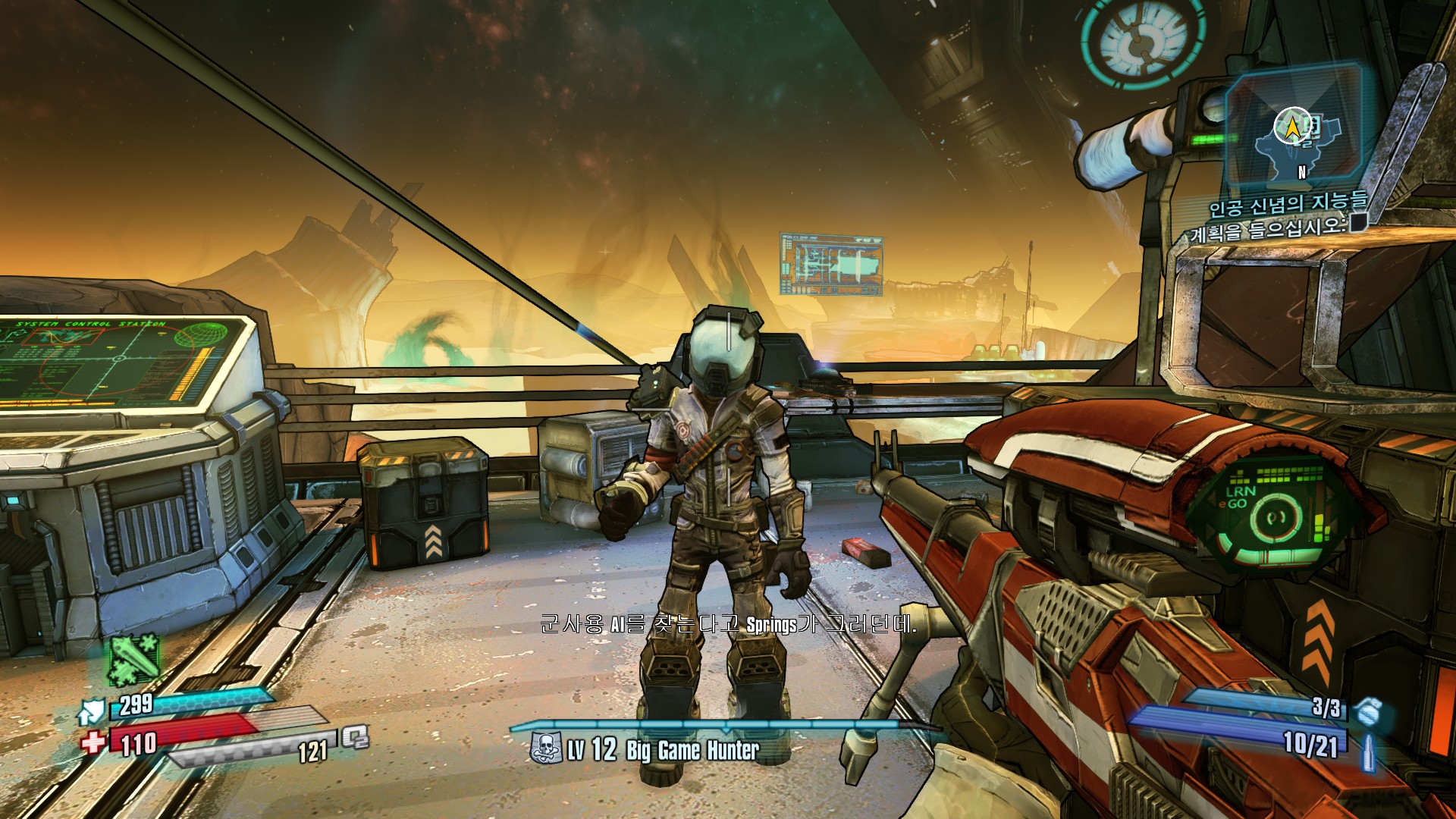Viewport: 1456px width, 819px height.
Task: Click the green active skill buff icon
Action: pos(134,659)
